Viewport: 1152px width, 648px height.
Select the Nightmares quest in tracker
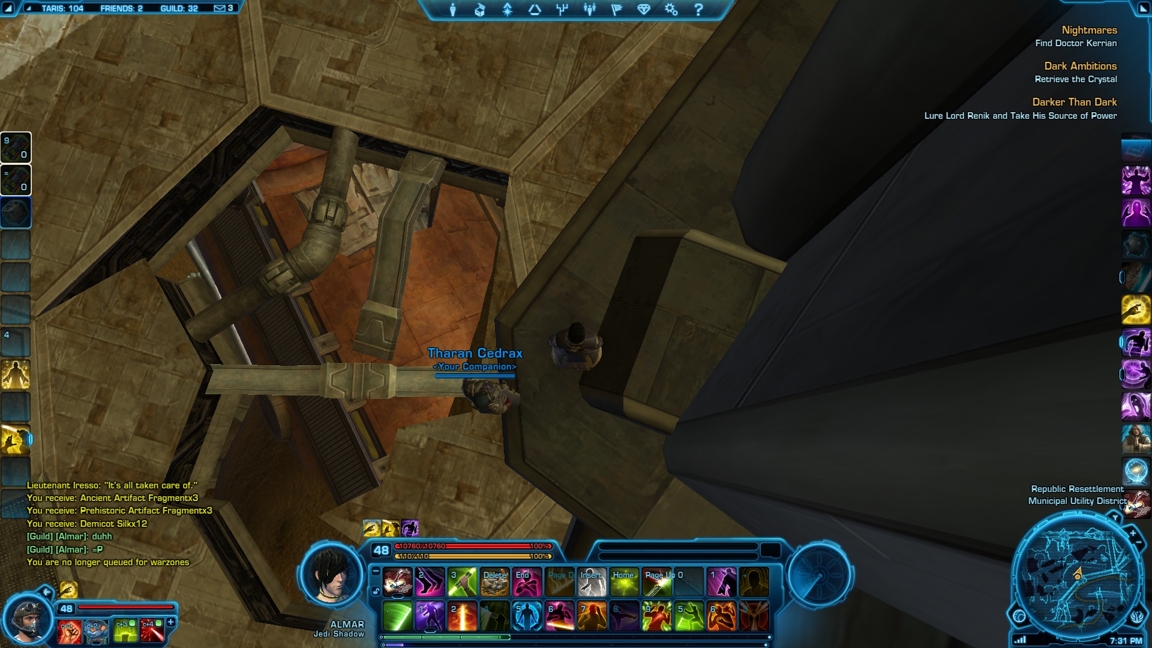coord(1089,30)
